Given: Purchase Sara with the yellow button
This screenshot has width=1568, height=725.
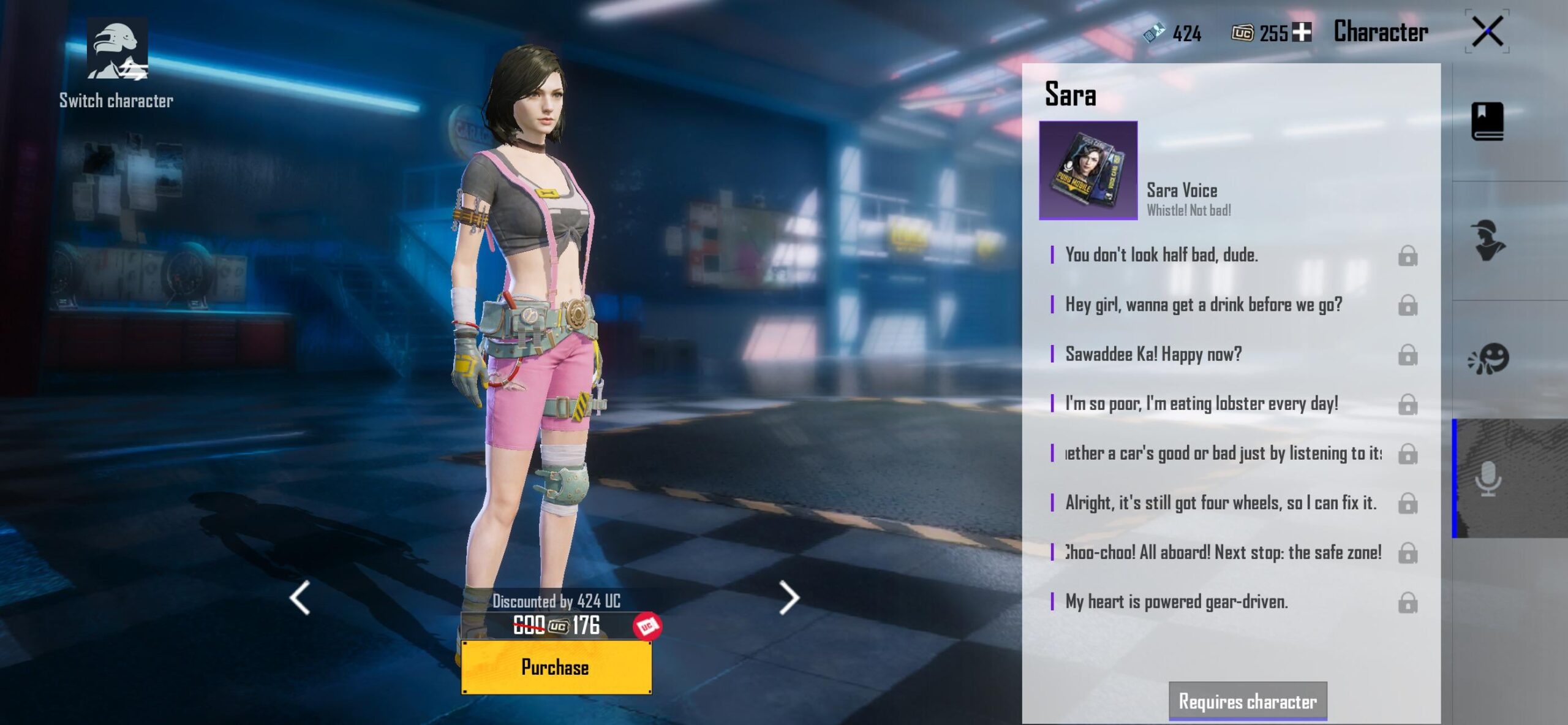Looking at the screenshot, I should pos(556,667).
